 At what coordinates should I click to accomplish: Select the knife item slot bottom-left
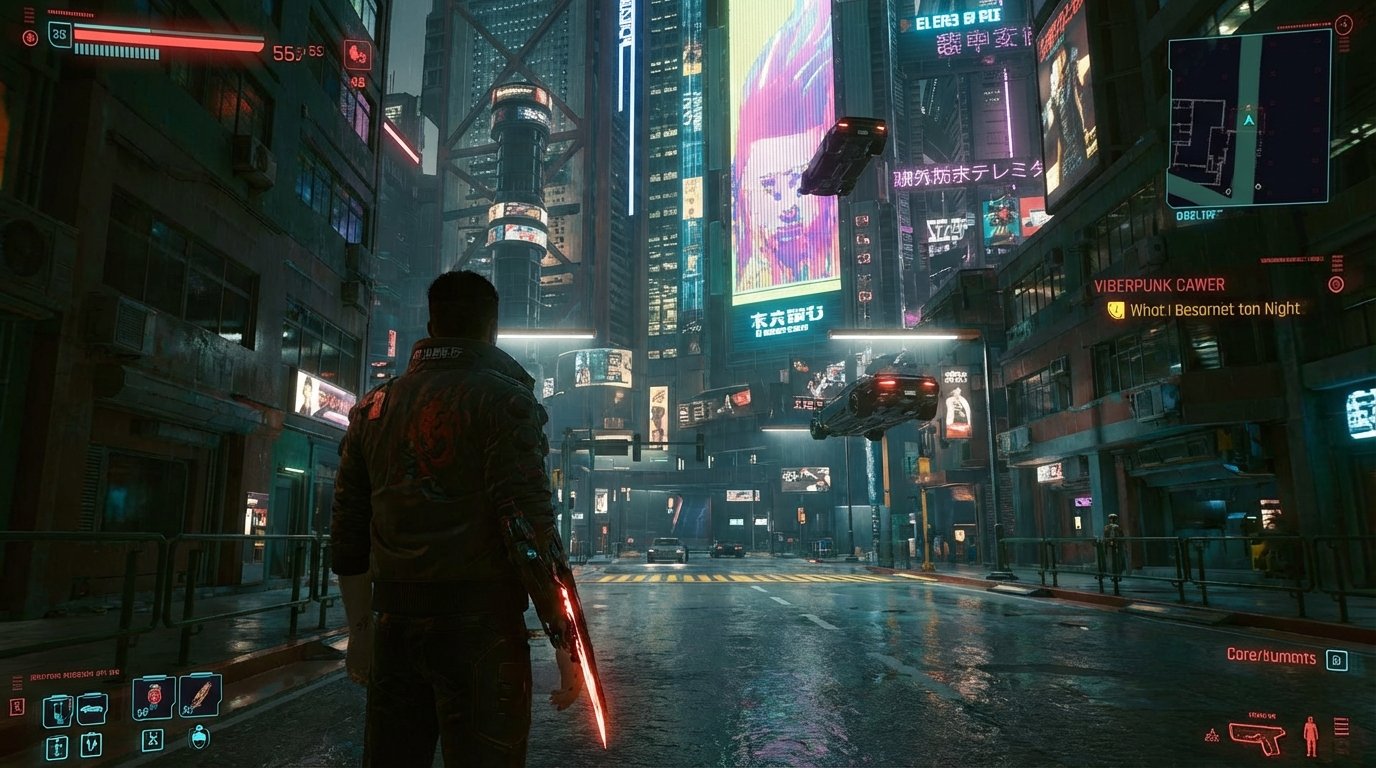199,698
